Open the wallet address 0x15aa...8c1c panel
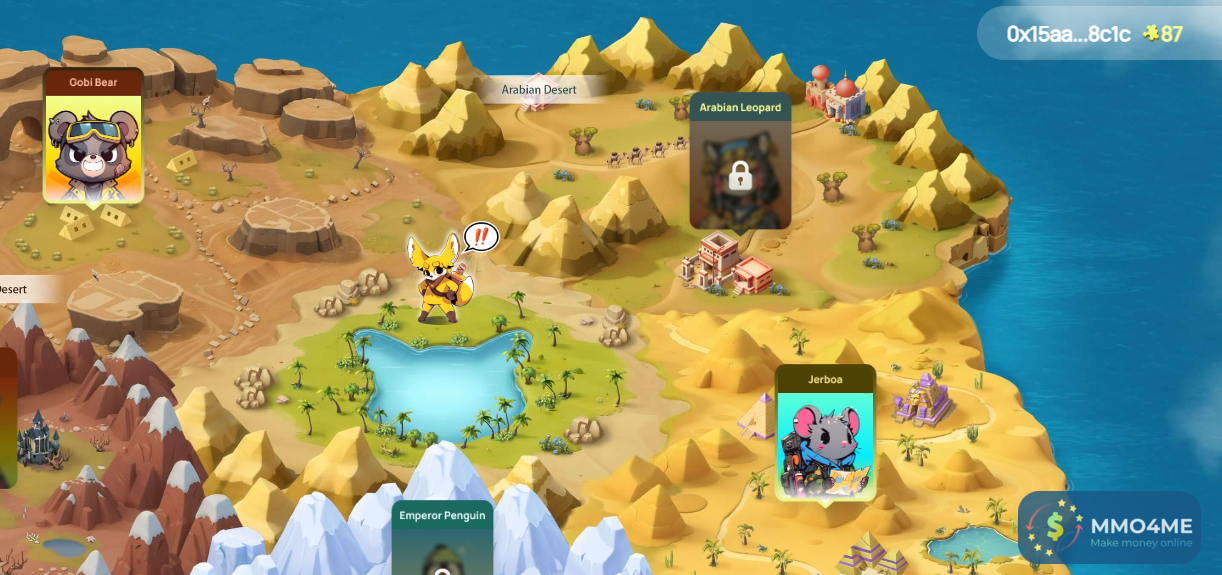This screenshot has height=575, width=1222. coord(1068,34)
